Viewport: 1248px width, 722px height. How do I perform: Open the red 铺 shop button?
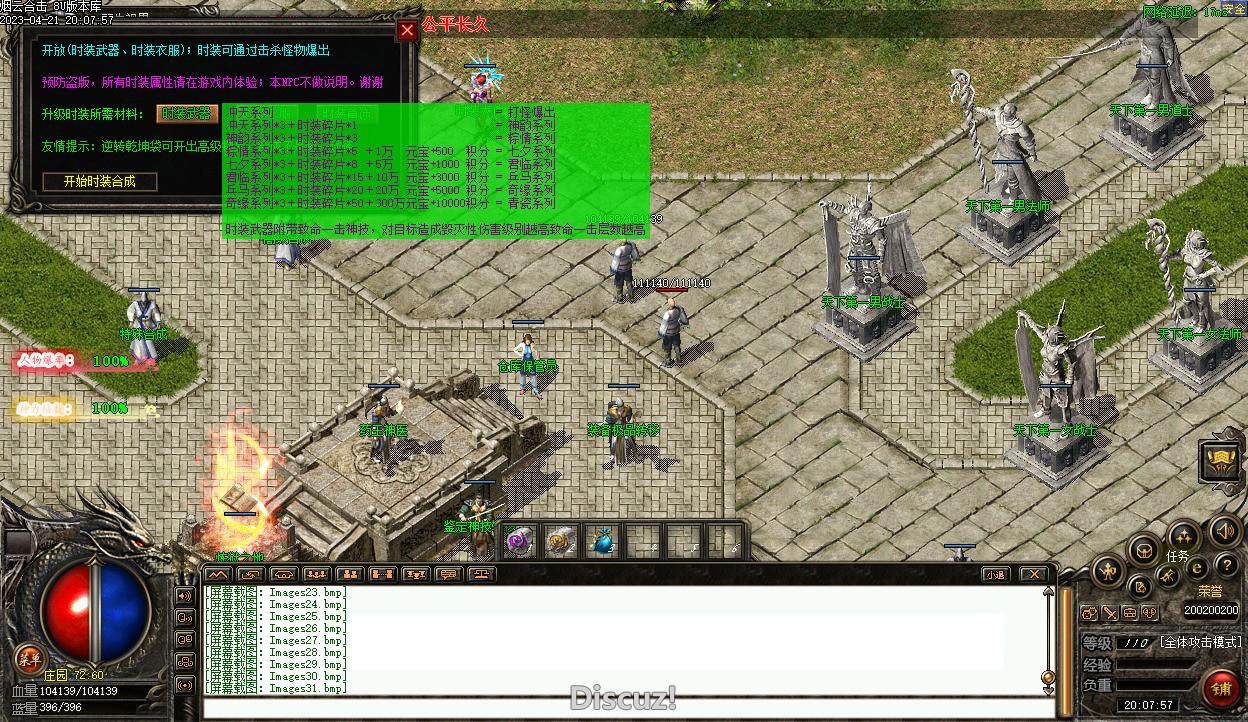[1221, 689]
